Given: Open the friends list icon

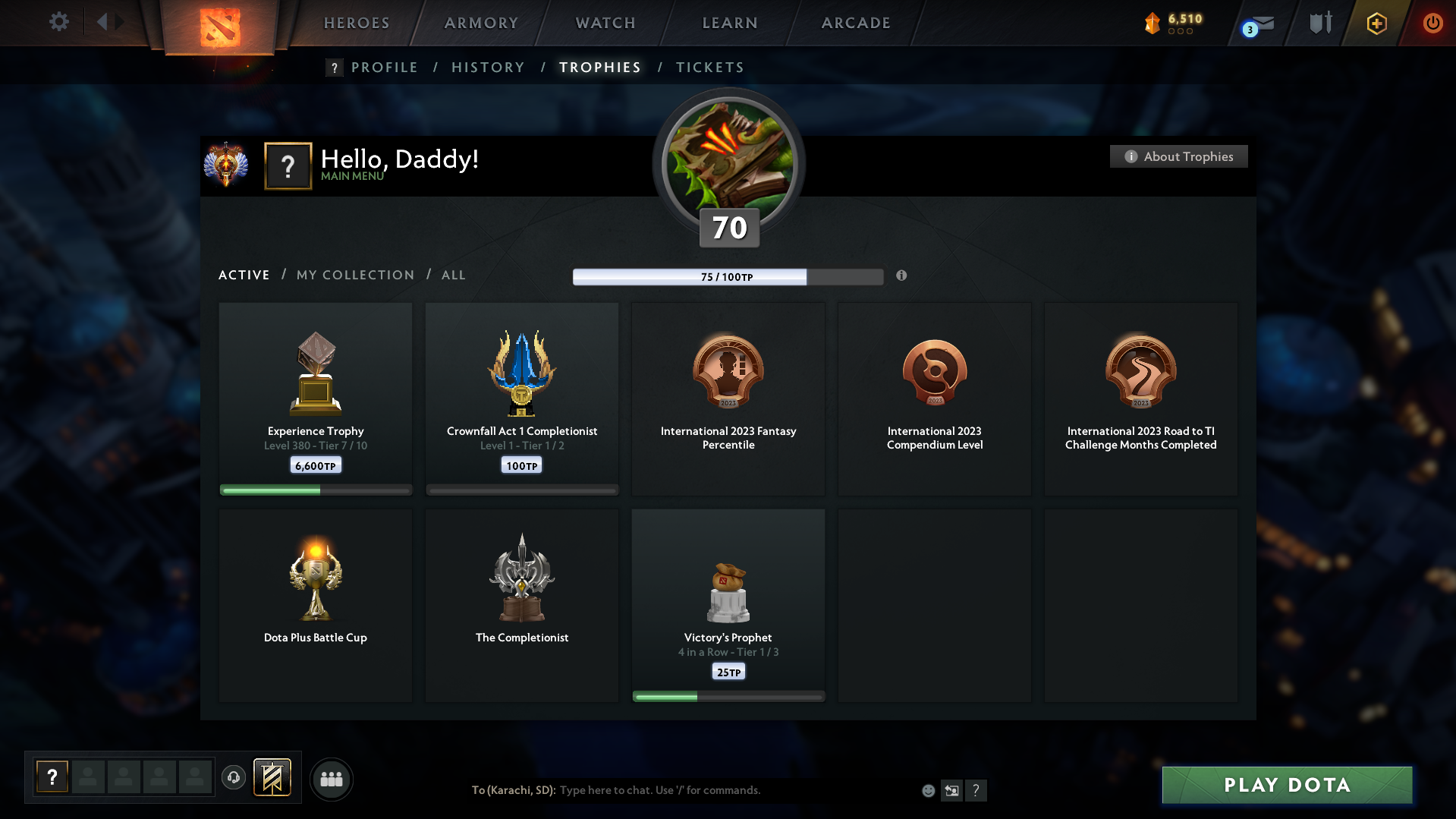Looking at the screenshot, I should (332, 779).
